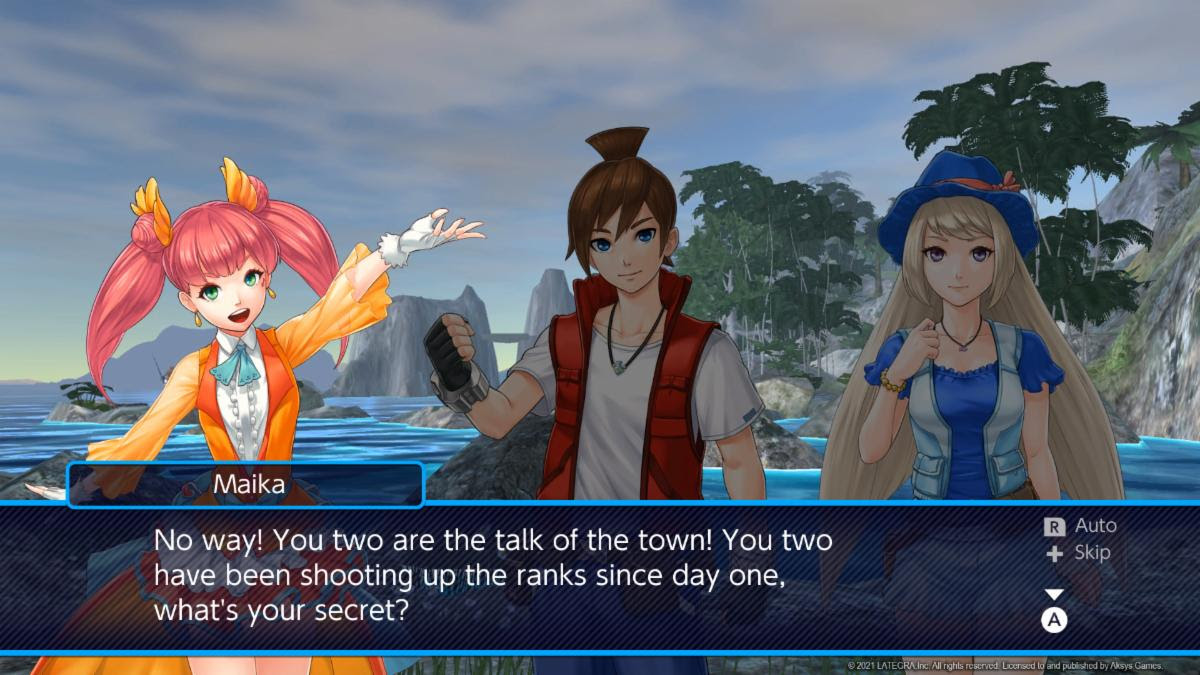Image resolution: width=1200 pixels, height=675 pixels.
Task: Skip the dialogue scene
Action: coord(1078,553)
